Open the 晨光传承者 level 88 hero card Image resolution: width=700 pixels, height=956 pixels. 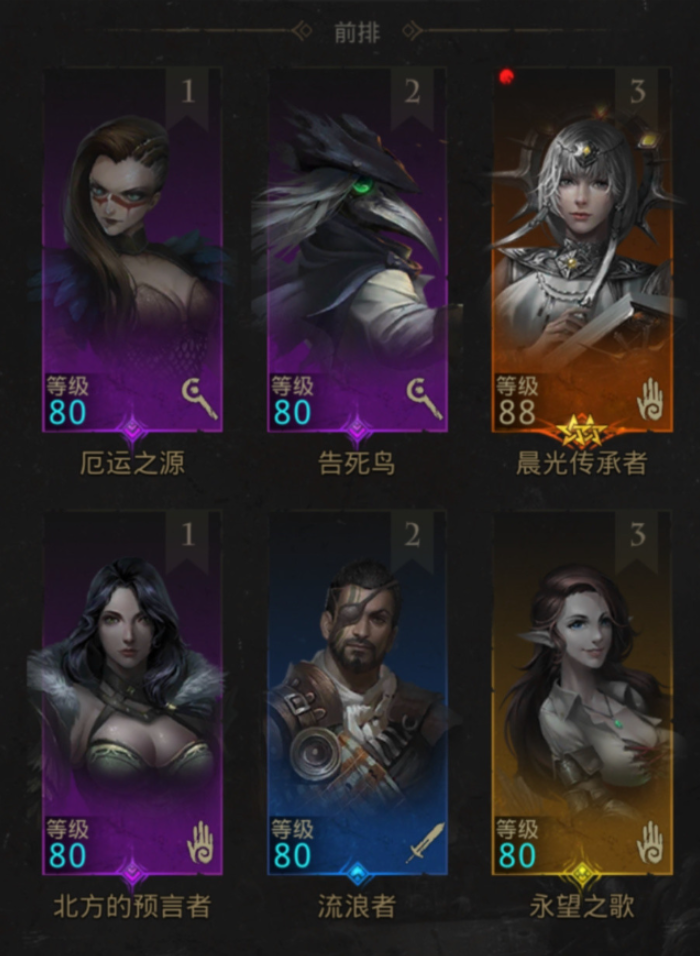click(581, 250)
